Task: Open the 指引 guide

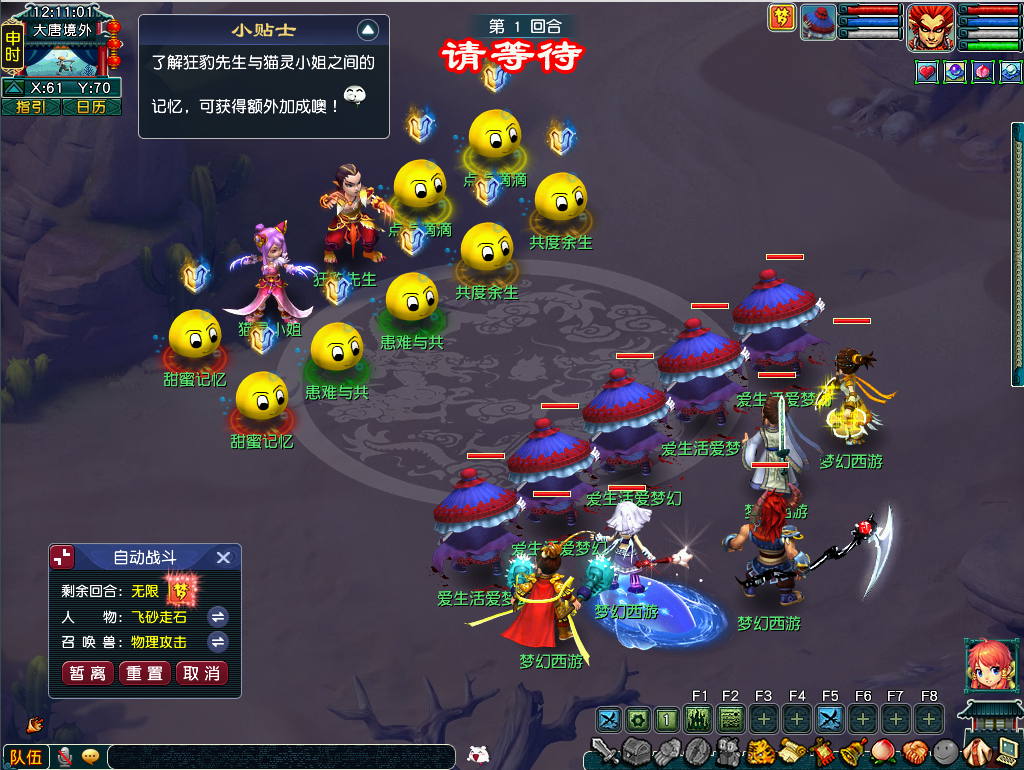Action: point(31,107)
